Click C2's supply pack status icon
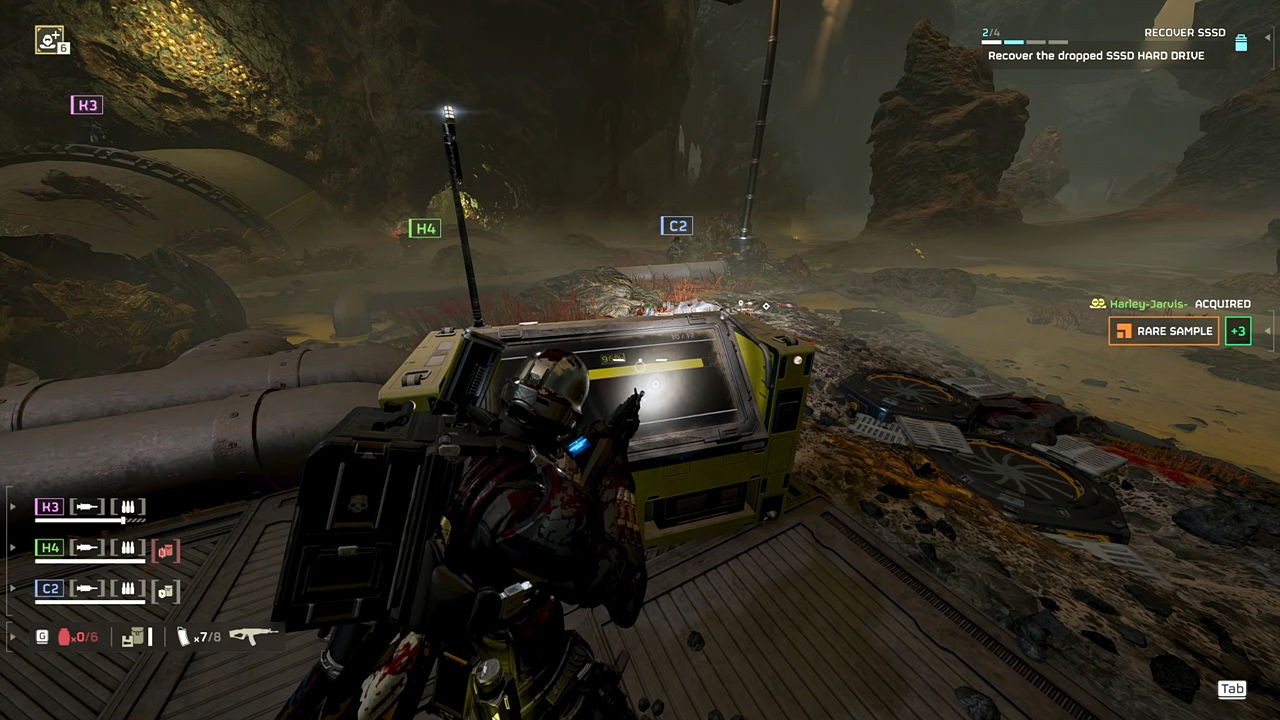Viewport: 1280px width, 720px height. point(164,591)
